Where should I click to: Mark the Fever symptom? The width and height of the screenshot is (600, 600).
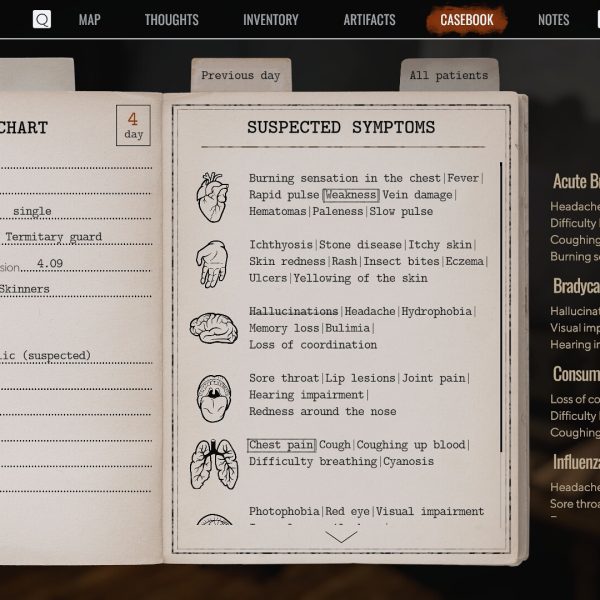464,179
